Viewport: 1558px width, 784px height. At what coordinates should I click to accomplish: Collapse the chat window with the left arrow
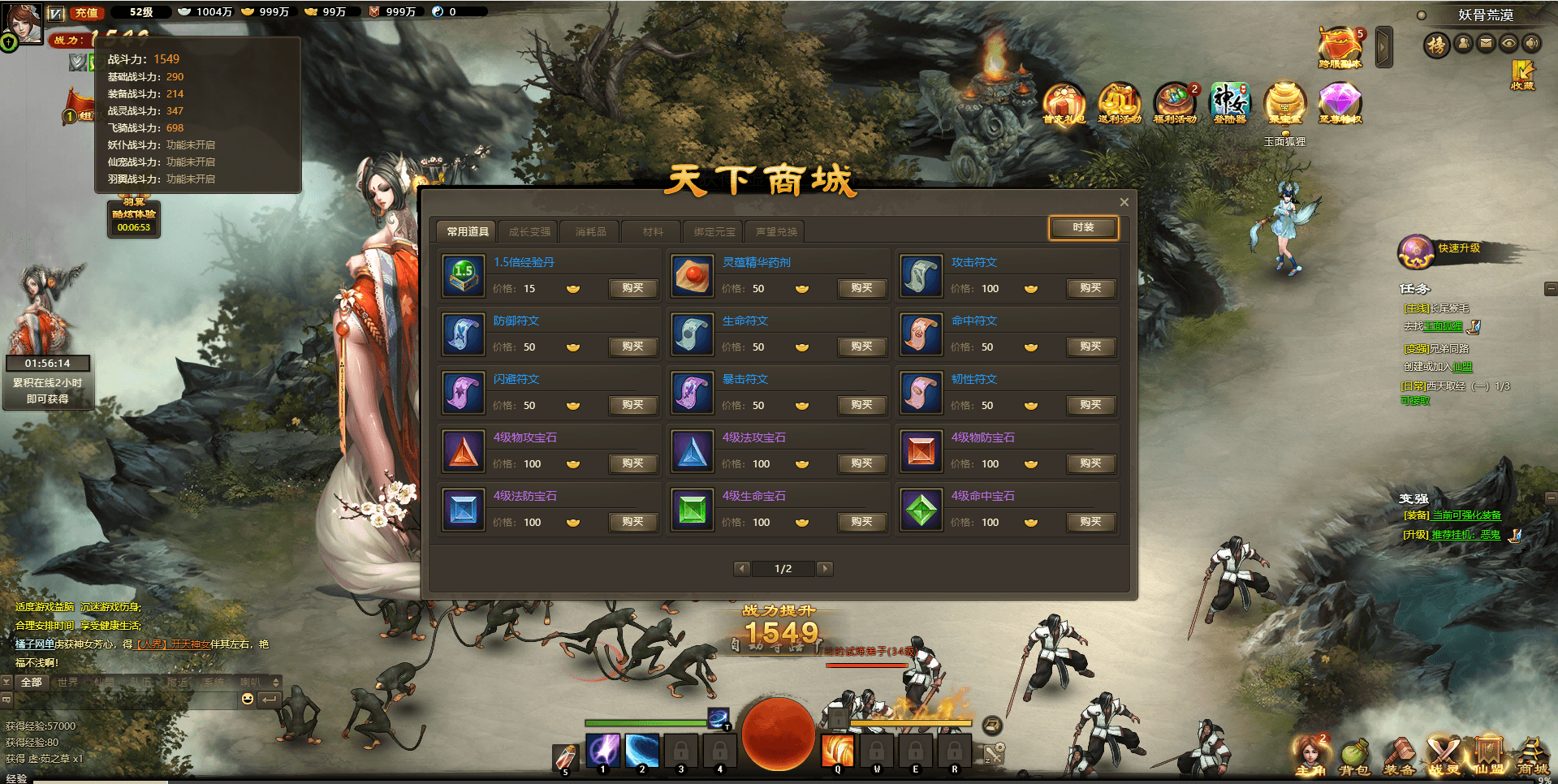click(x=268, y=699)
